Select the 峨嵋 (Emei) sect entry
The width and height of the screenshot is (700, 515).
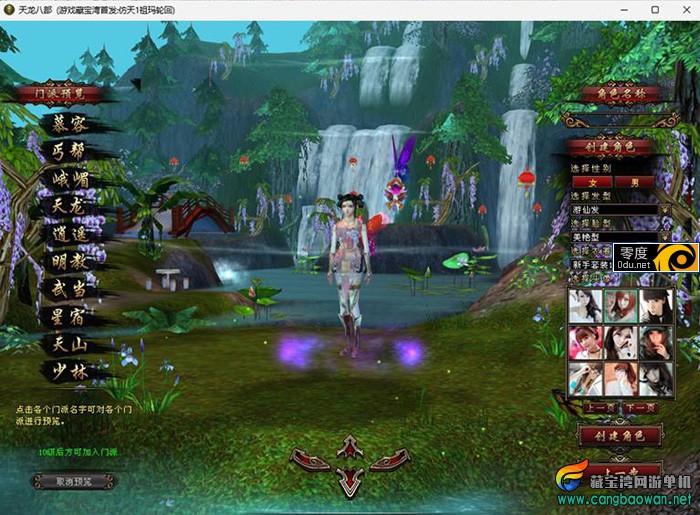coord(70,179)
